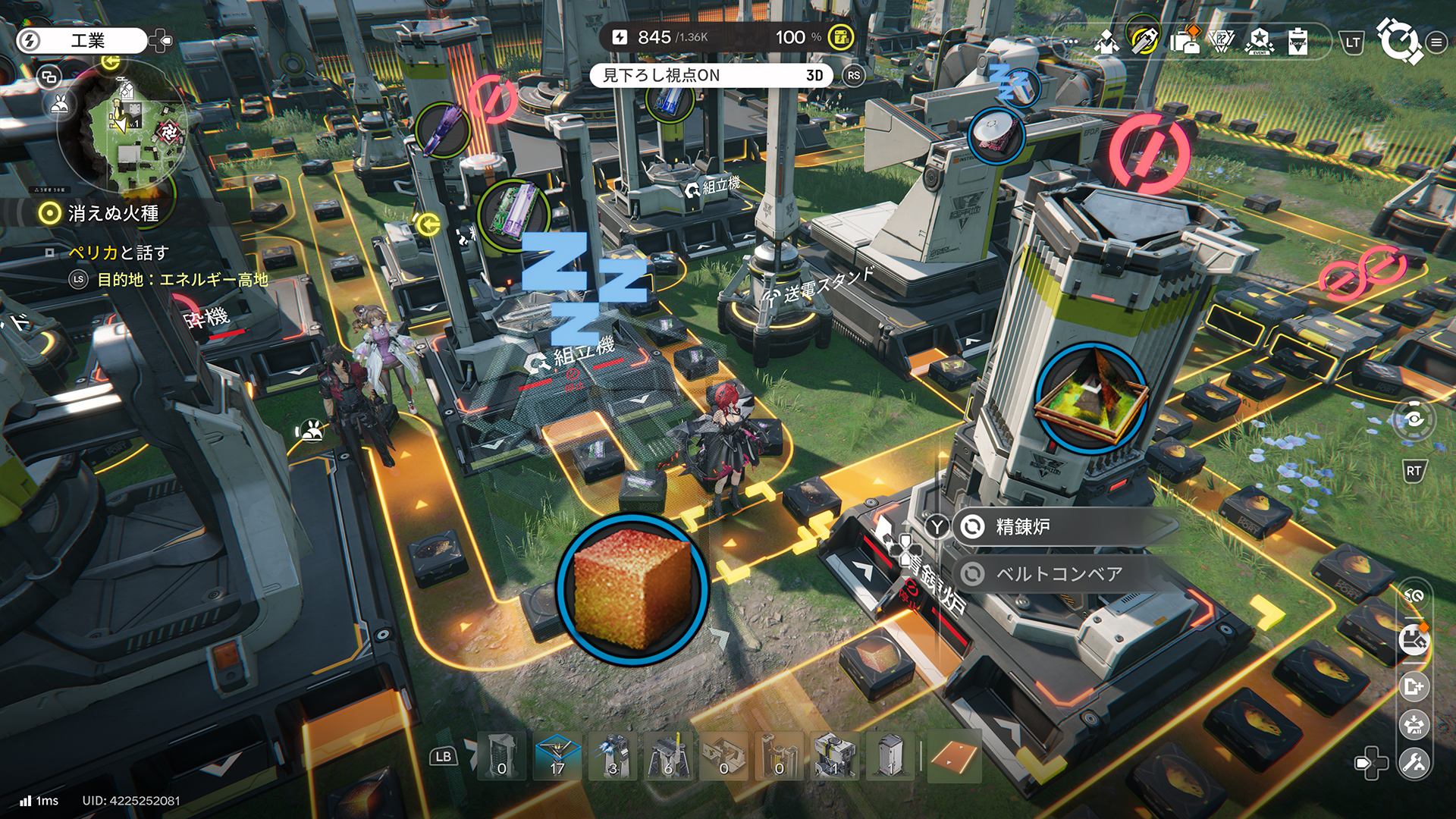Open the 工業 industry mode label
This screenshot has height=819, width=1456.
point(87,40)
